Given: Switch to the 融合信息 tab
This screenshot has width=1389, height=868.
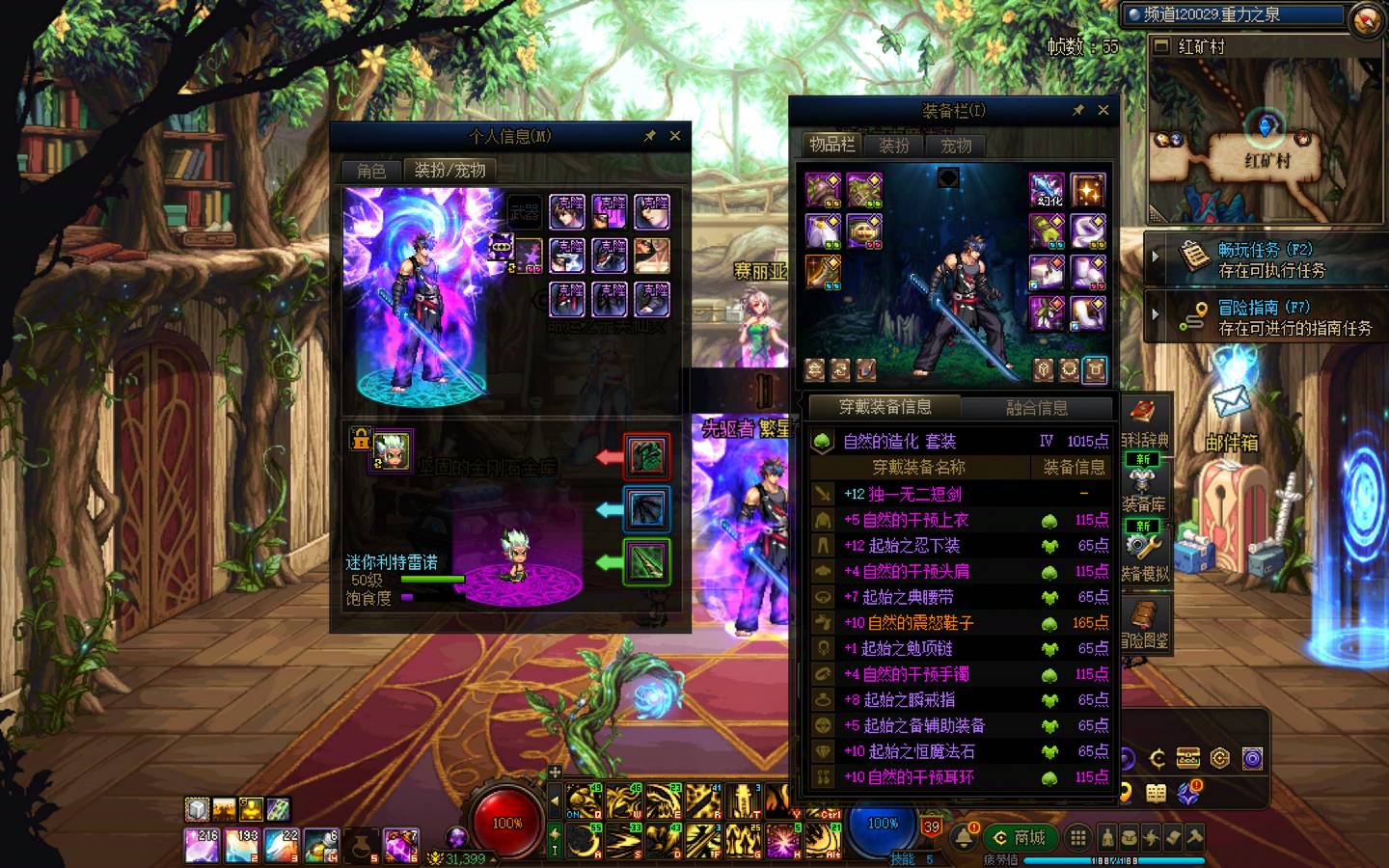Looking at the screenshot, I should tap(1037, 408).
